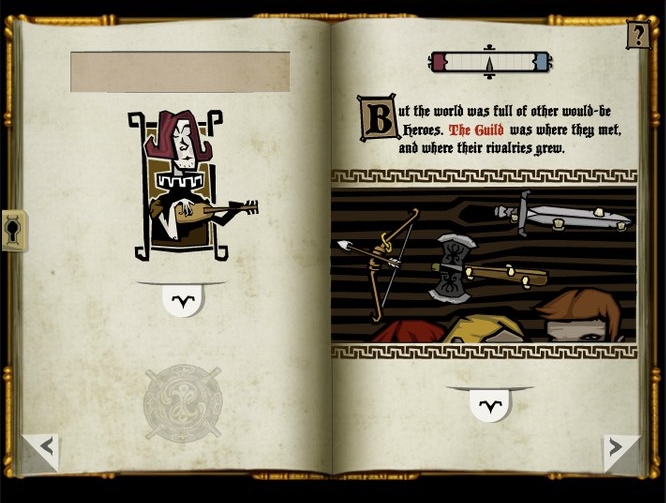The width and height of the screenshot is (666, 503).
Task: Expand the tab below the bard portrait
Action: click(x=181, y=299)
